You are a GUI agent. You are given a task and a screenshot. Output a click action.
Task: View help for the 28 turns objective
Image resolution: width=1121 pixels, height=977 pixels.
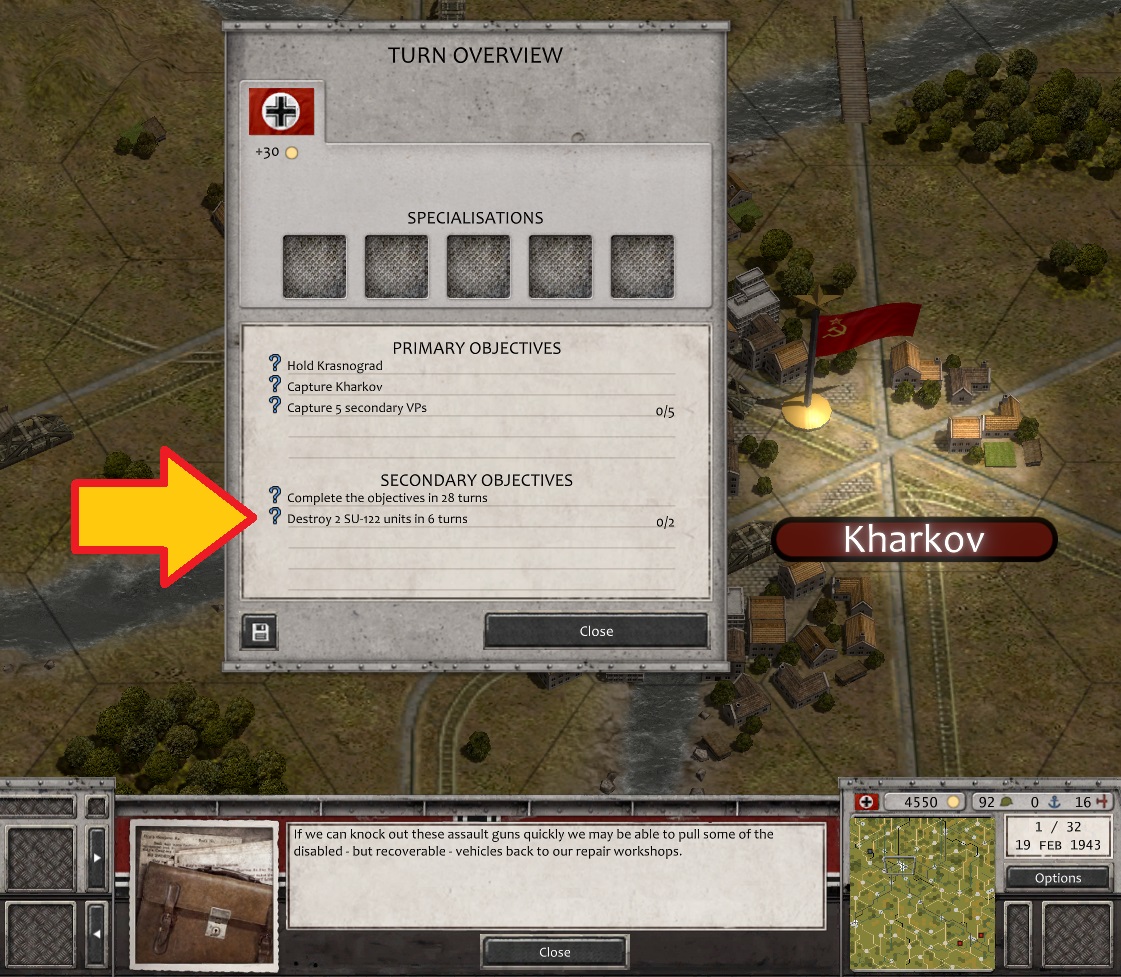pos(276,496)
